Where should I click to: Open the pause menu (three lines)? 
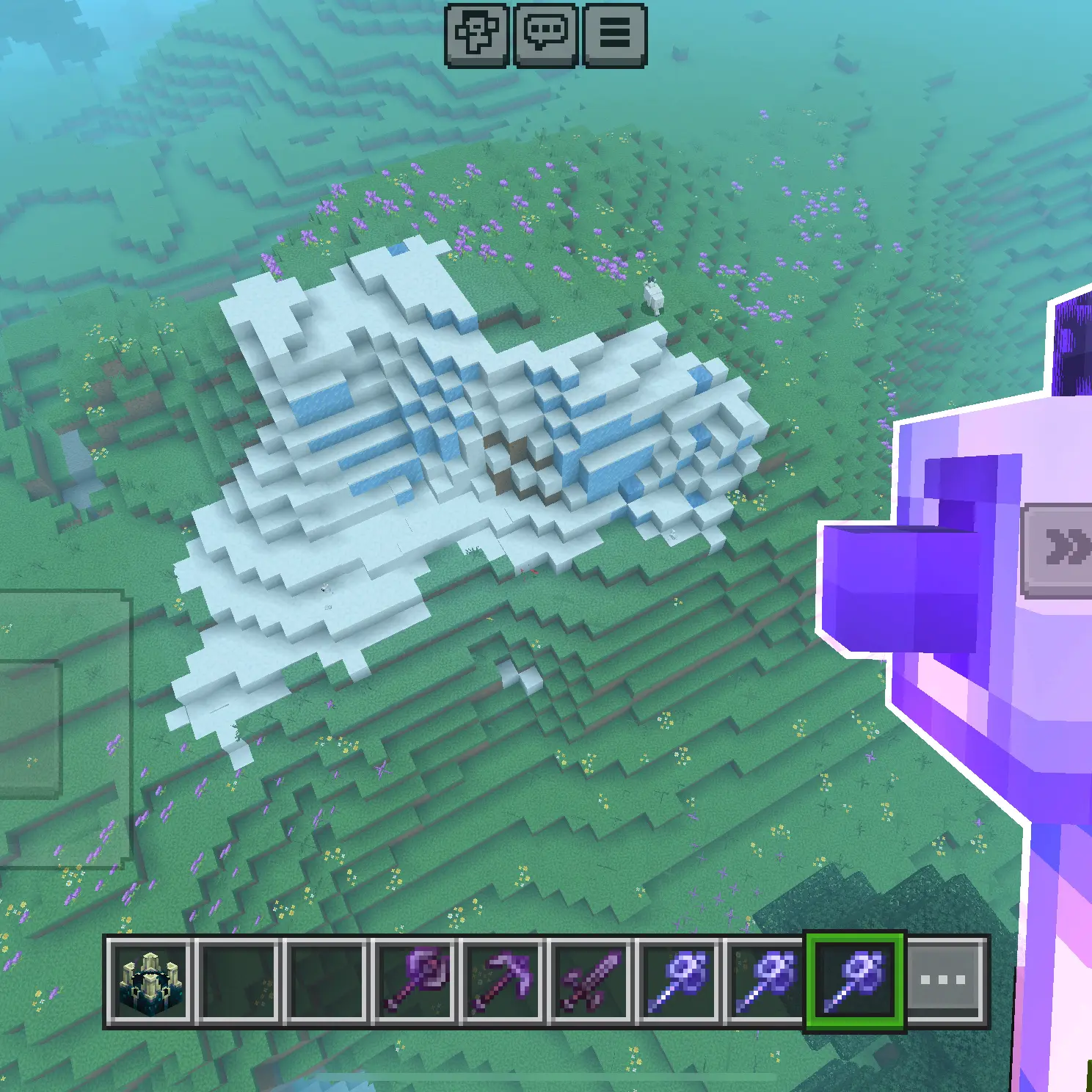[x=614, y=34]
